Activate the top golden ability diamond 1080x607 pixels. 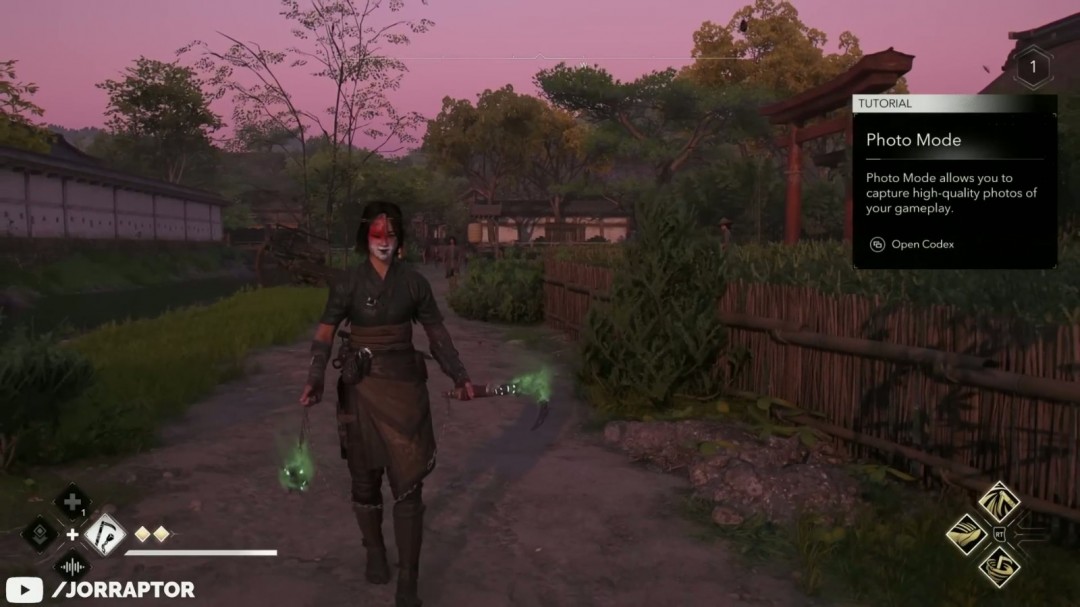[x=998, y=502]
